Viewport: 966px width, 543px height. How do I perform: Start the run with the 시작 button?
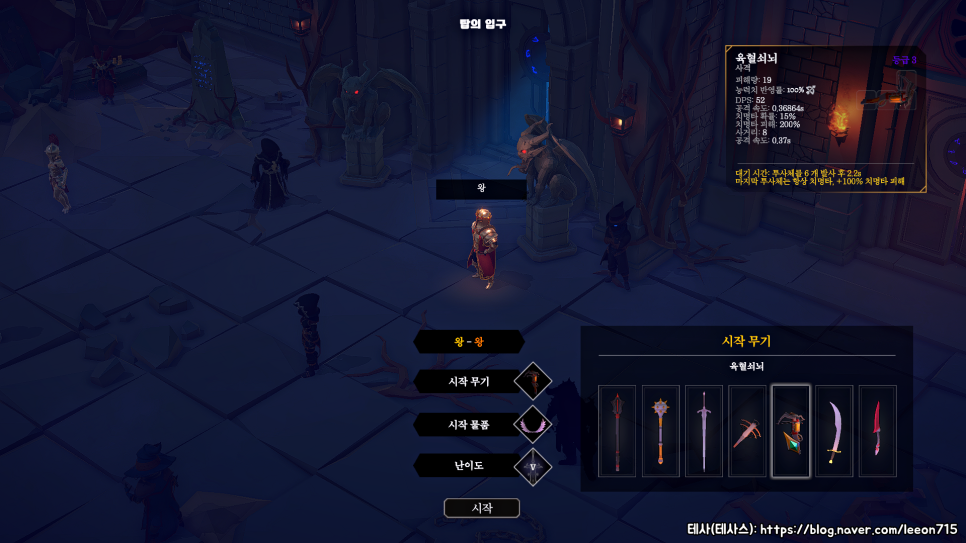[482, 508]
